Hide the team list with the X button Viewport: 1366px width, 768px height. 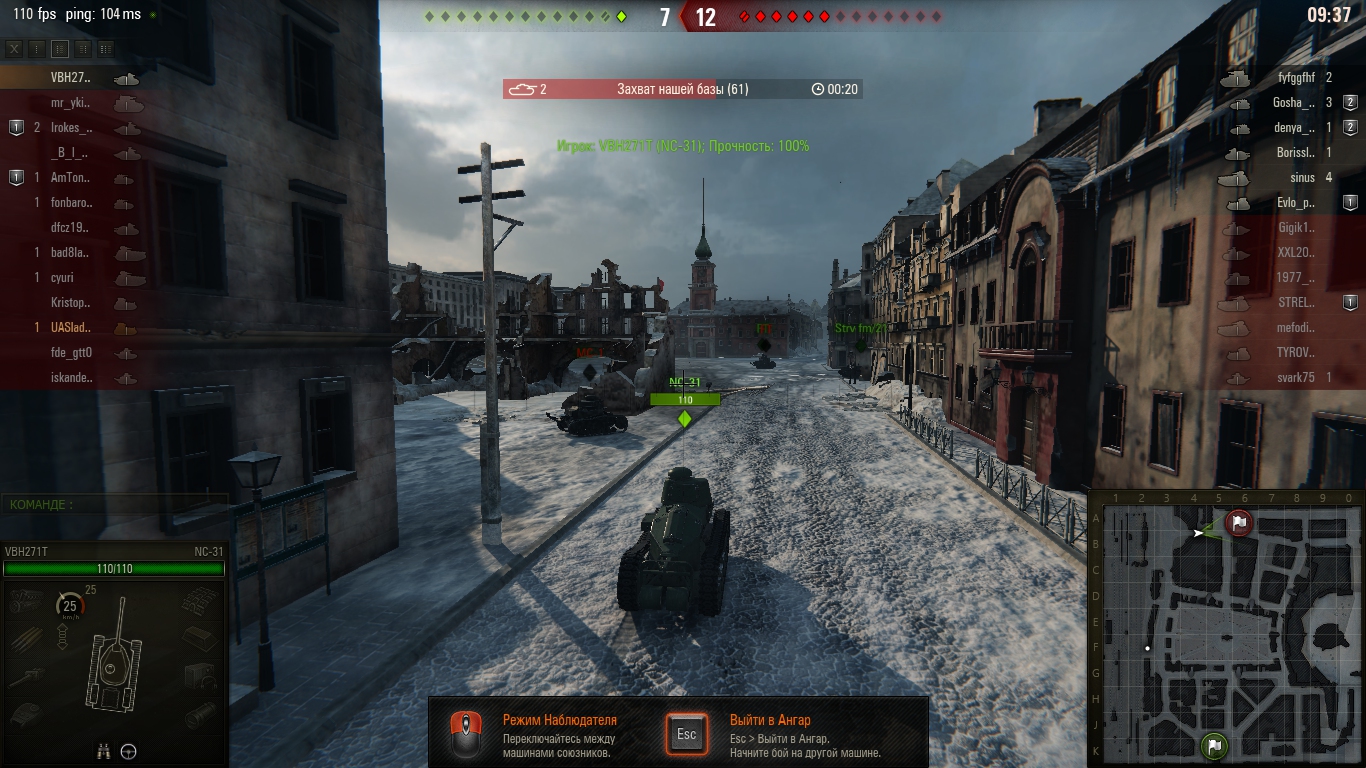point(14,48)
